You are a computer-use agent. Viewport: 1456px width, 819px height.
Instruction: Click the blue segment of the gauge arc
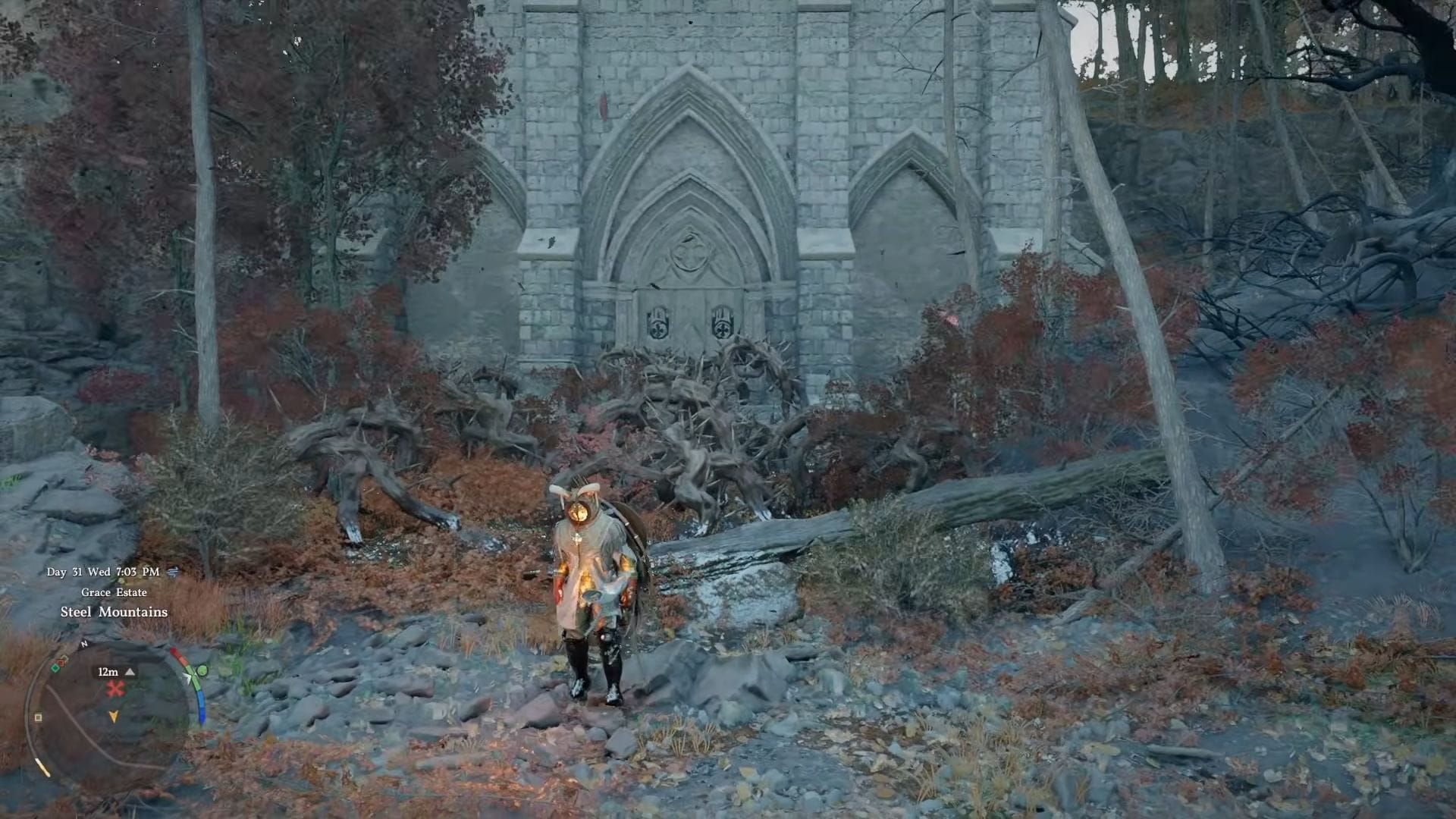pos(202,707)
